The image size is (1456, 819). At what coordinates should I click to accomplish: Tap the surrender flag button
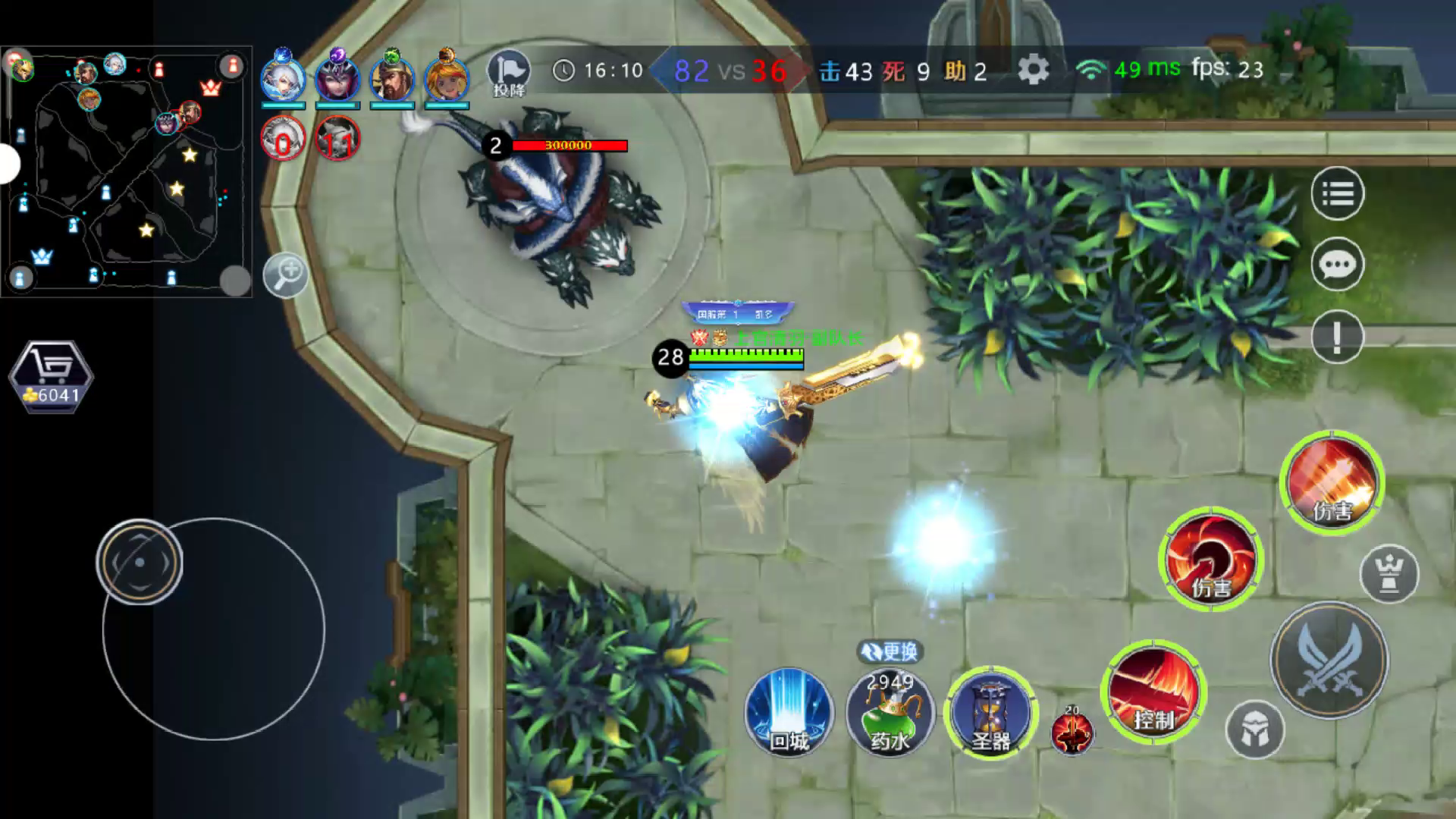coord(509,74)
